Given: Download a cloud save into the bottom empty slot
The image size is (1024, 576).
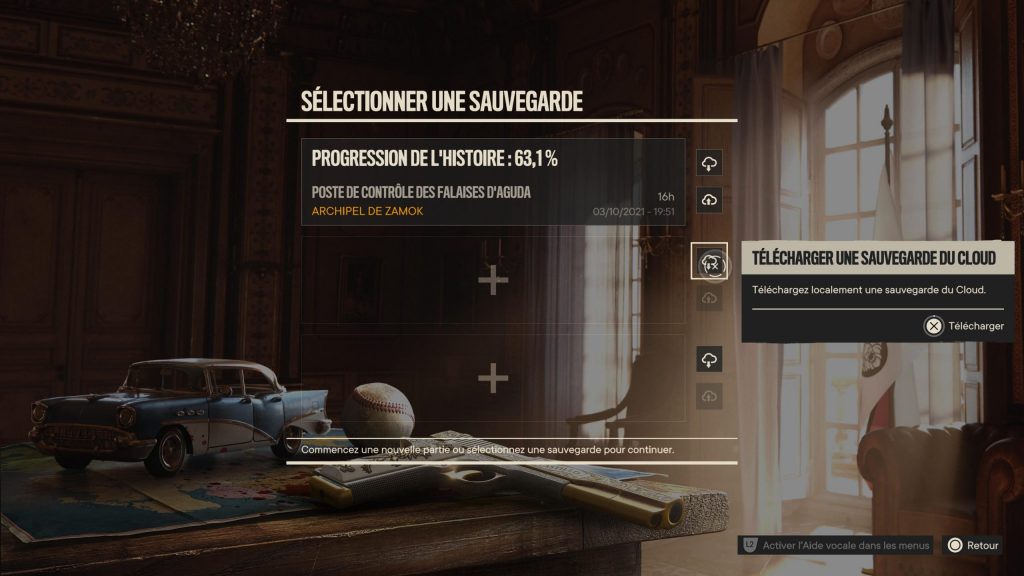Looking at the screenshot, I should (709, 360).
